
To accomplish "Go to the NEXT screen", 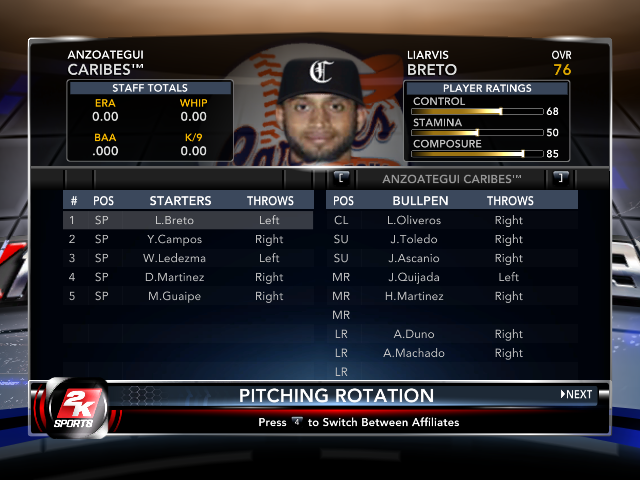I will tap(577, 395).
